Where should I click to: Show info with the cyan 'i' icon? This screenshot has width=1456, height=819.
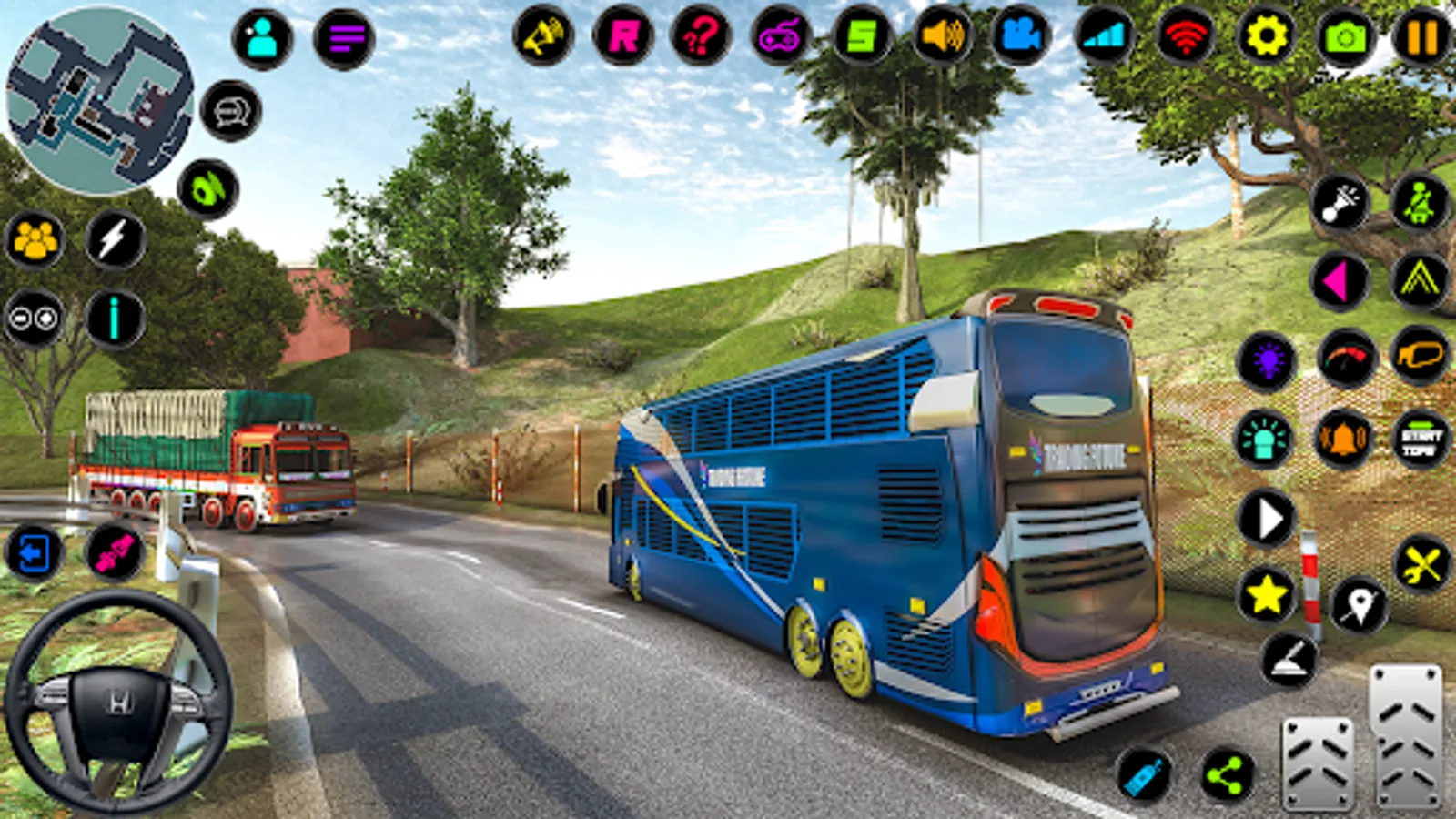[115, 318]
